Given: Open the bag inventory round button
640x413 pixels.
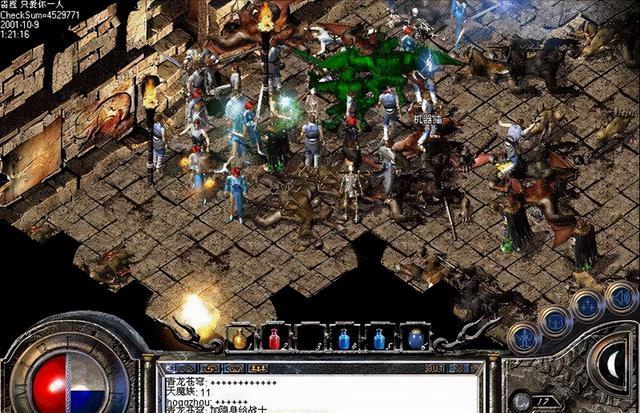Looking at the screenshot, I should [x=555, y=321].
